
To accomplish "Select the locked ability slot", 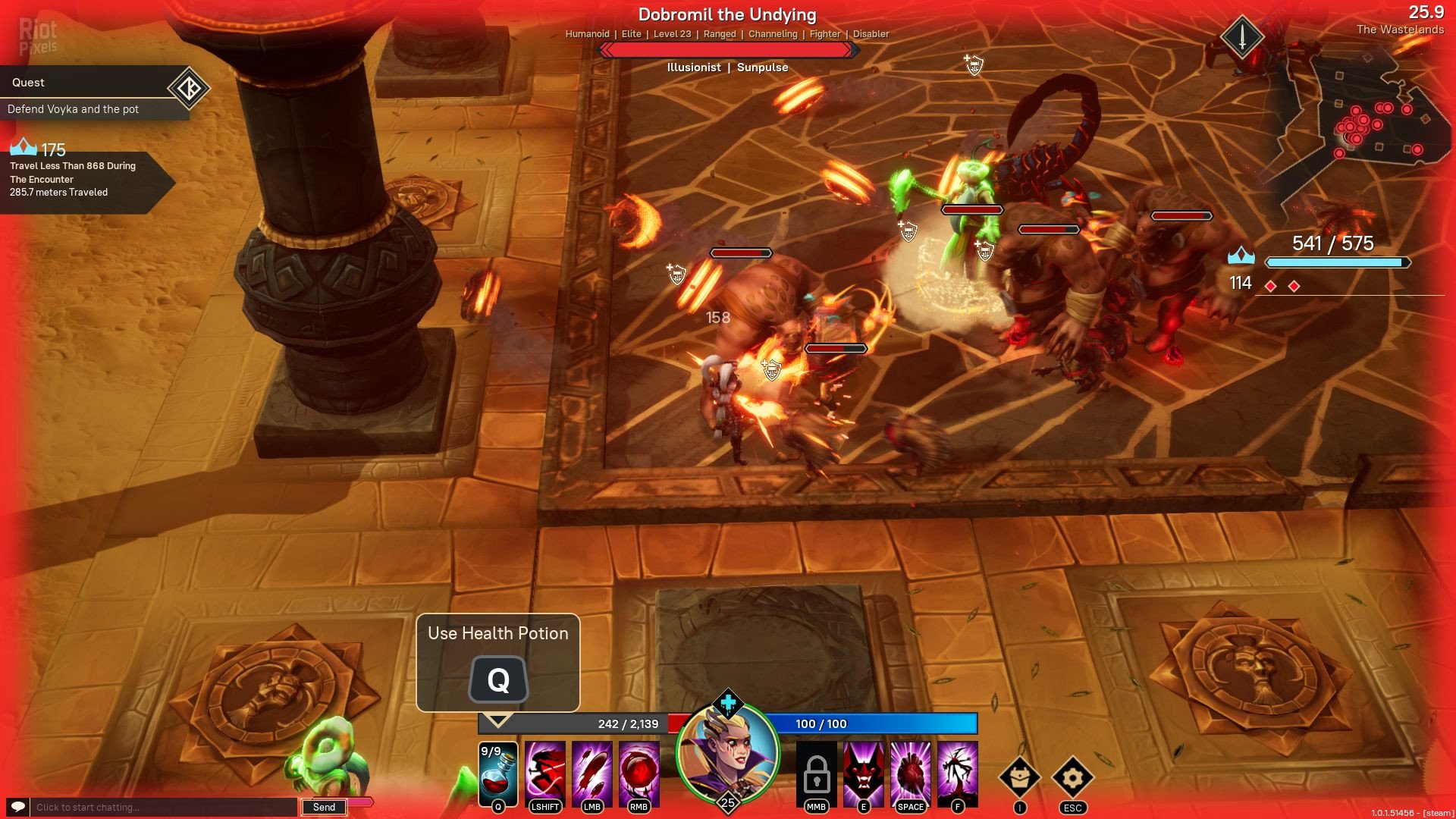I will (x=817, y=774).
